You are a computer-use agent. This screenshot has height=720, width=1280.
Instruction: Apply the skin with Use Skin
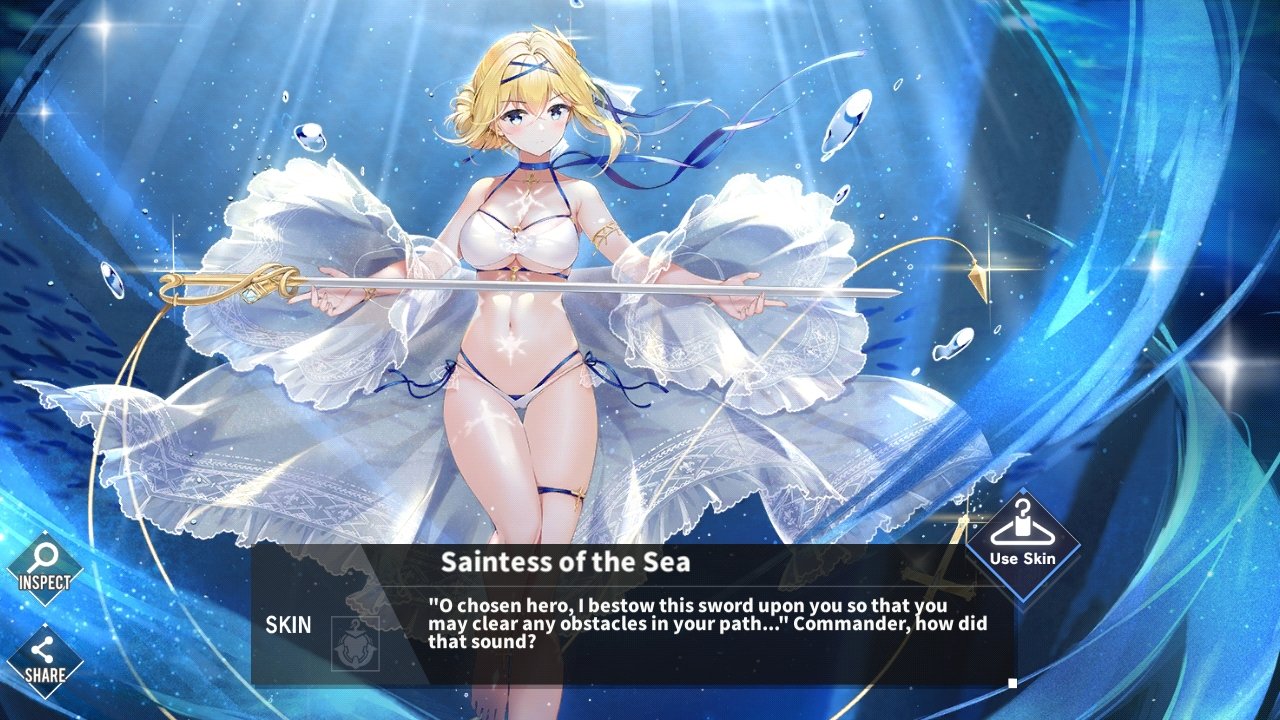[1022, 545]
